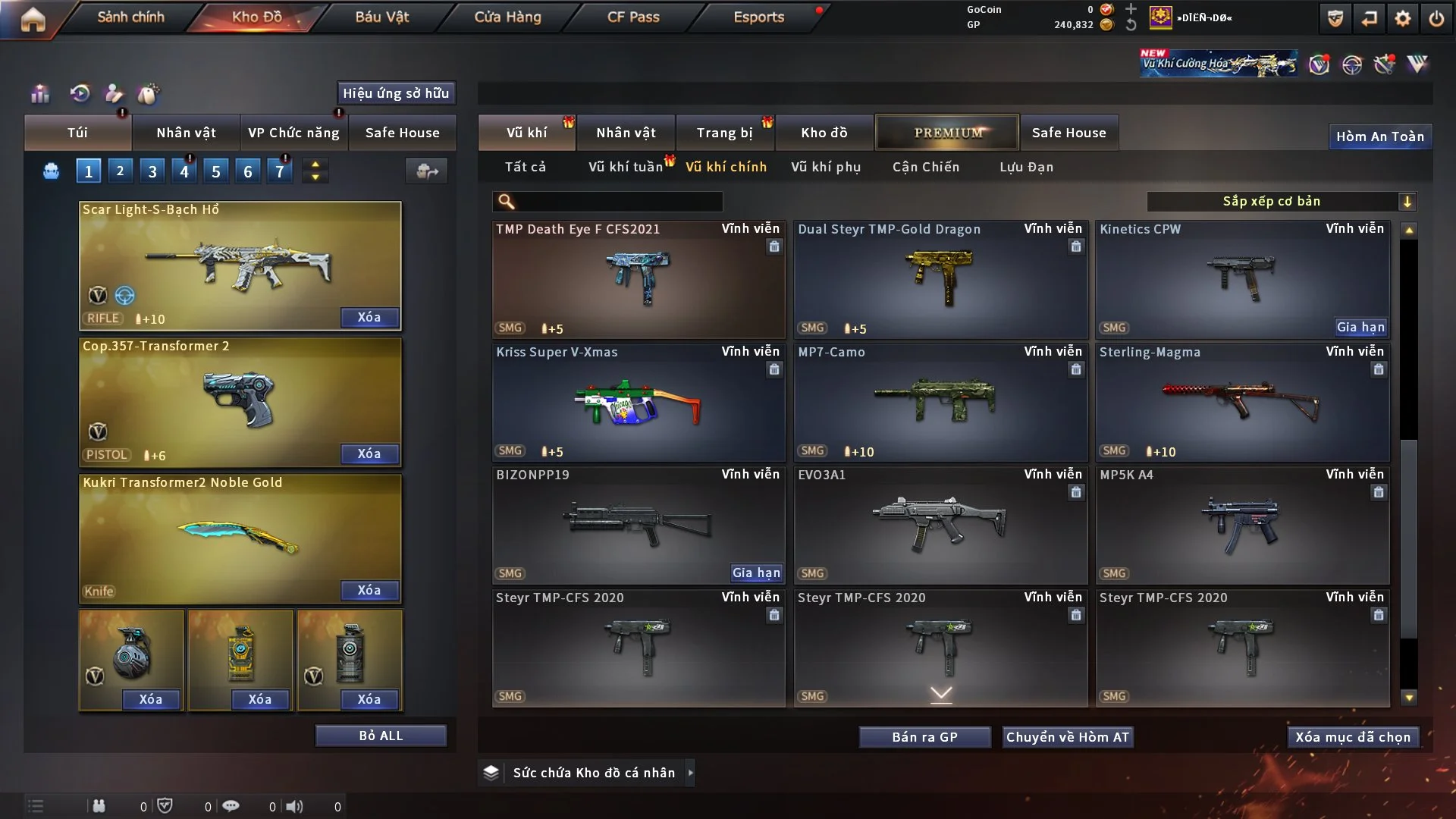Screen dimensions: 1456x819
Task: Click Chuyển về Hòm AT button
Action: [1068, 737]
